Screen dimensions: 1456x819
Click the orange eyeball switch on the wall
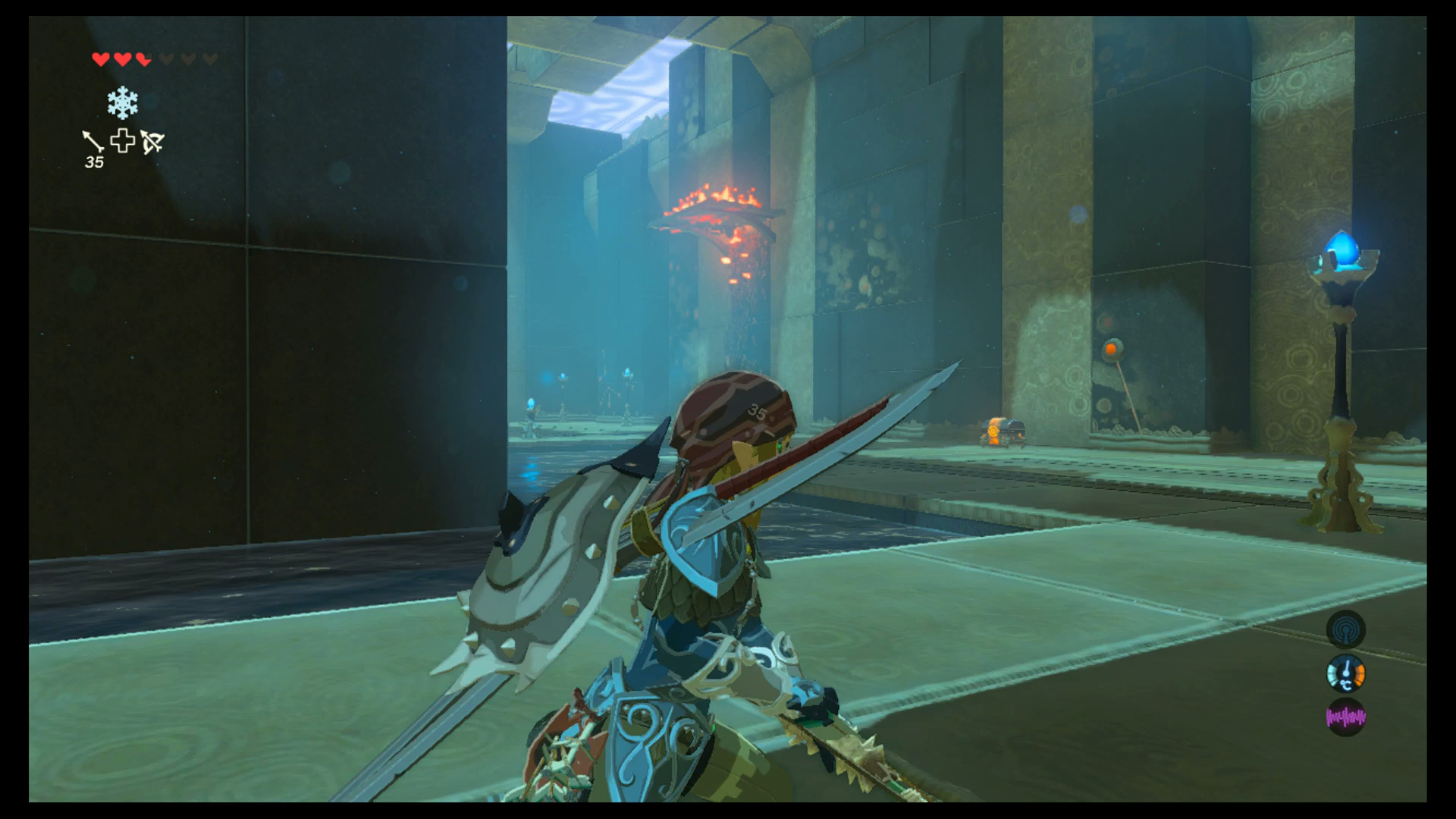[x=1111, y=349]
